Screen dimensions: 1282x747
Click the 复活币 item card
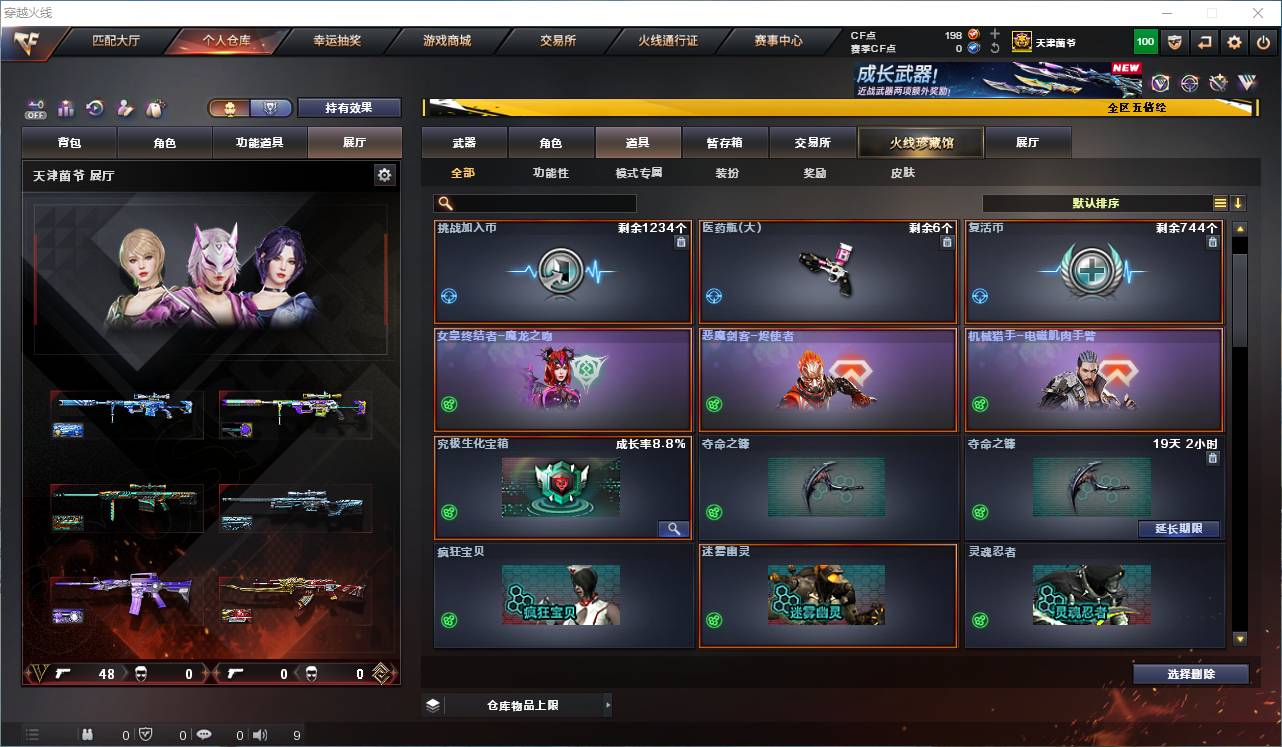[1093, 272]
